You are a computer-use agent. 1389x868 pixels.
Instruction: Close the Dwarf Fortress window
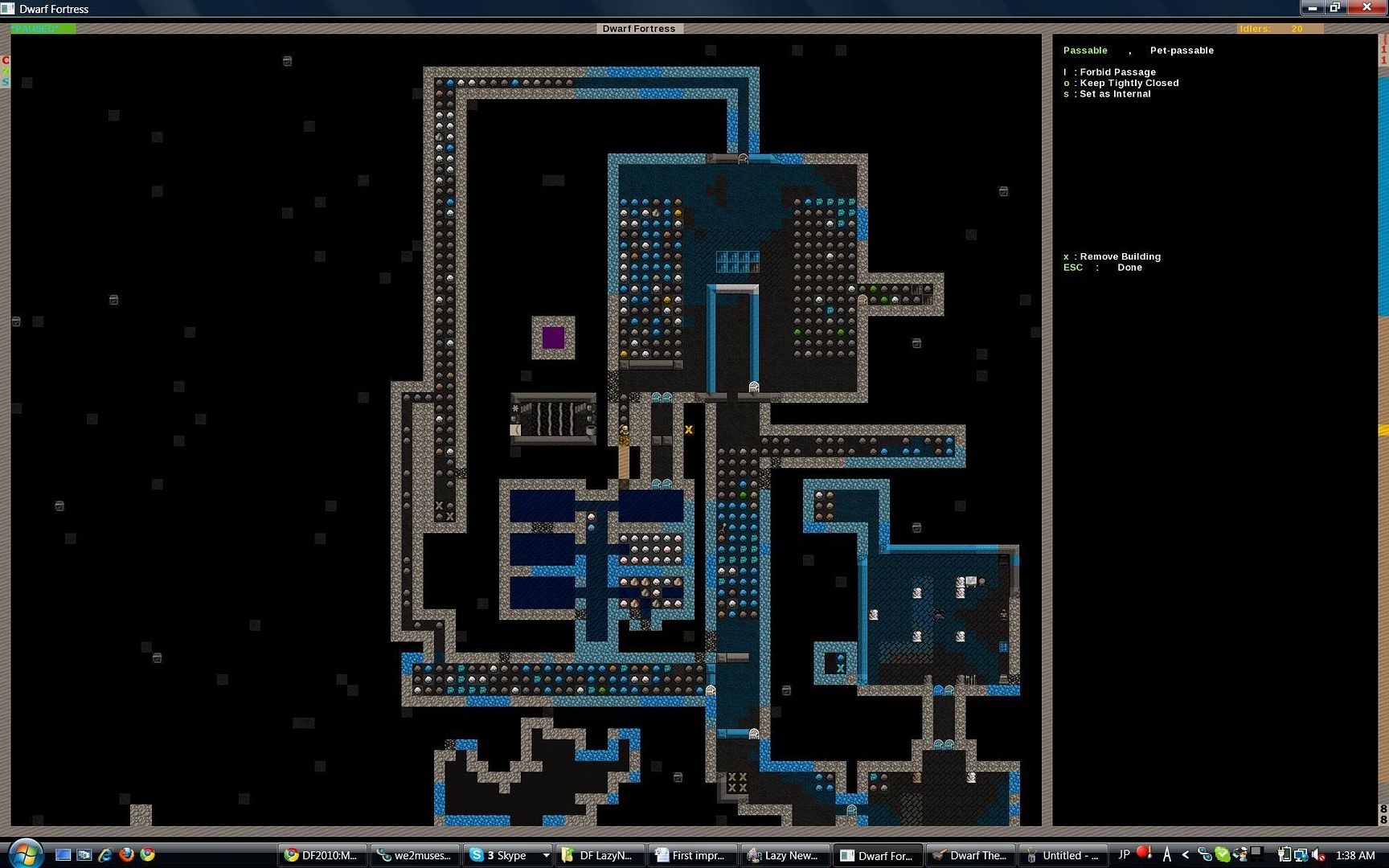pyautogui.click(x=1366, y=8)
